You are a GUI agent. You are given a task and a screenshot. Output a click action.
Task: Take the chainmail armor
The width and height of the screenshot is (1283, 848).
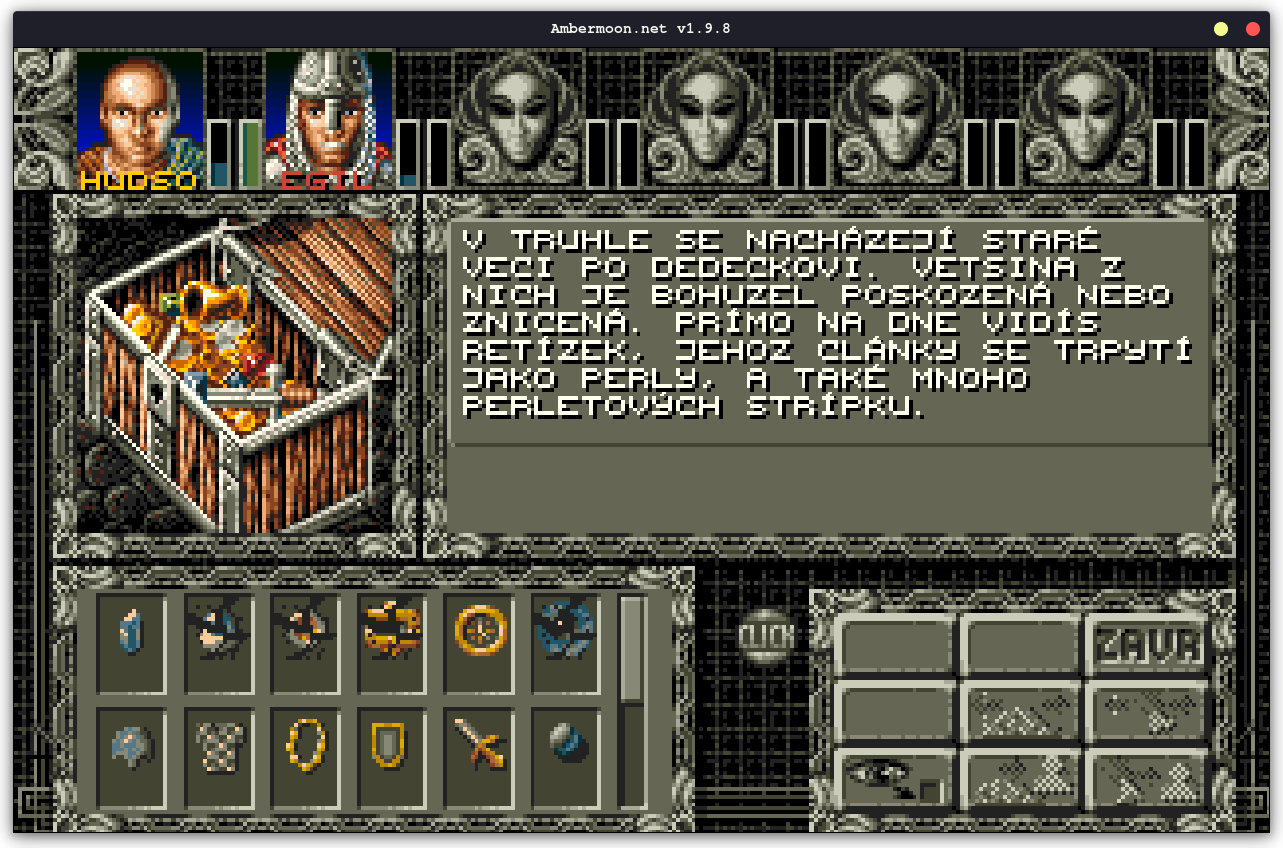(x=219, y=746)
